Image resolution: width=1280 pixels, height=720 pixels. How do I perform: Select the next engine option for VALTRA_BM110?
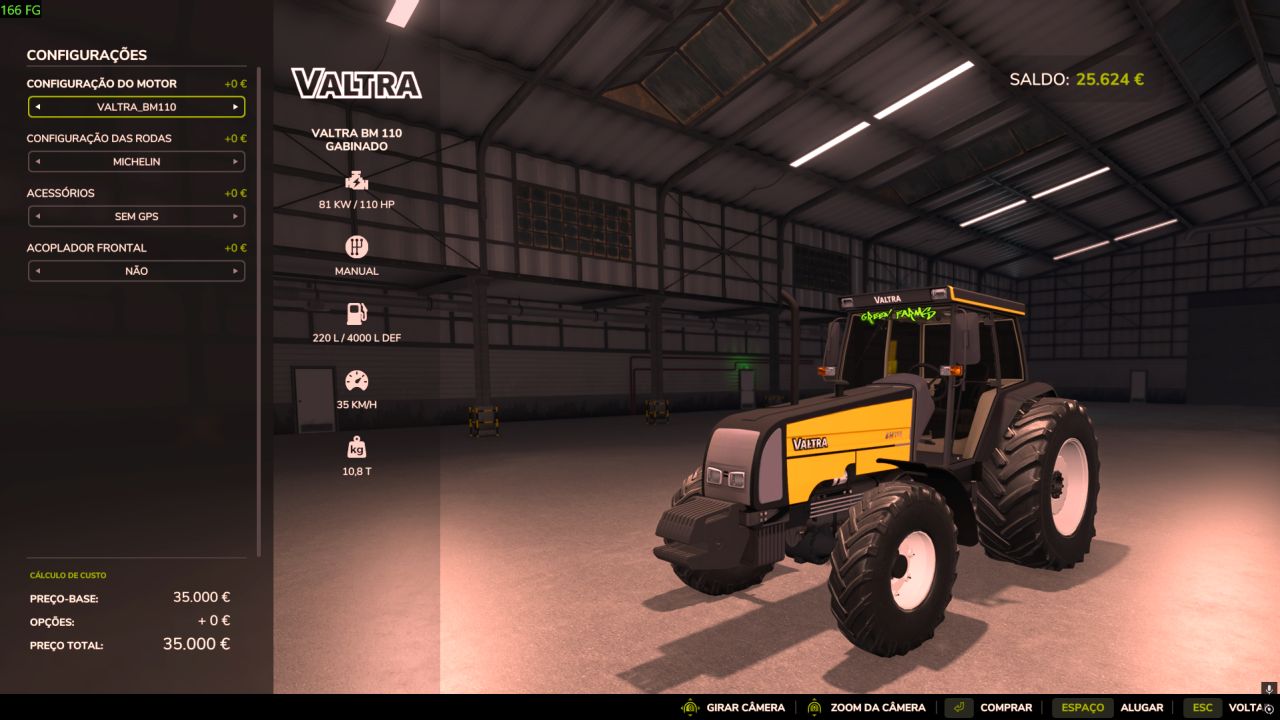(236, 106)
